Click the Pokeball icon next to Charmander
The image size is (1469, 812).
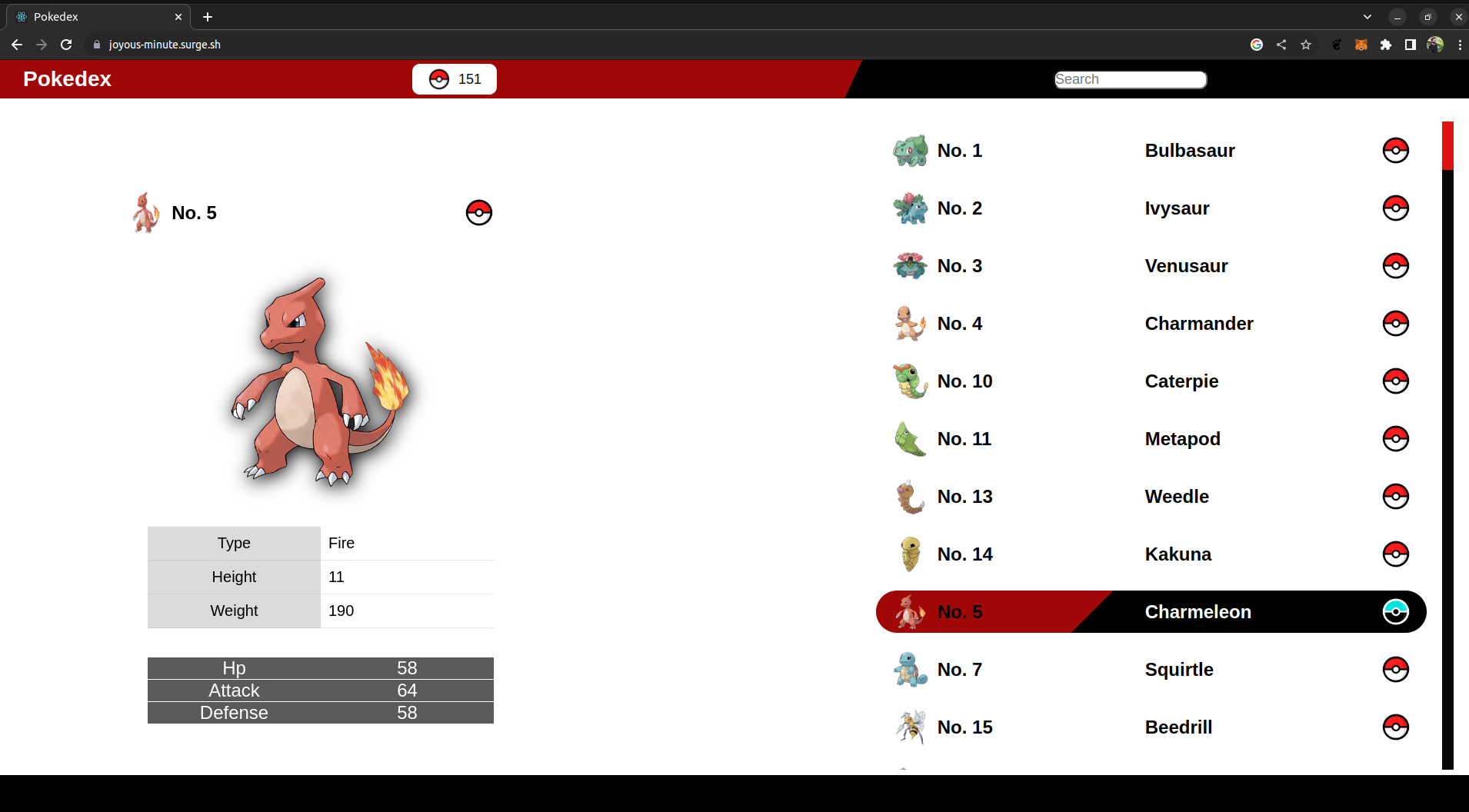click(x=1395, y=323)
